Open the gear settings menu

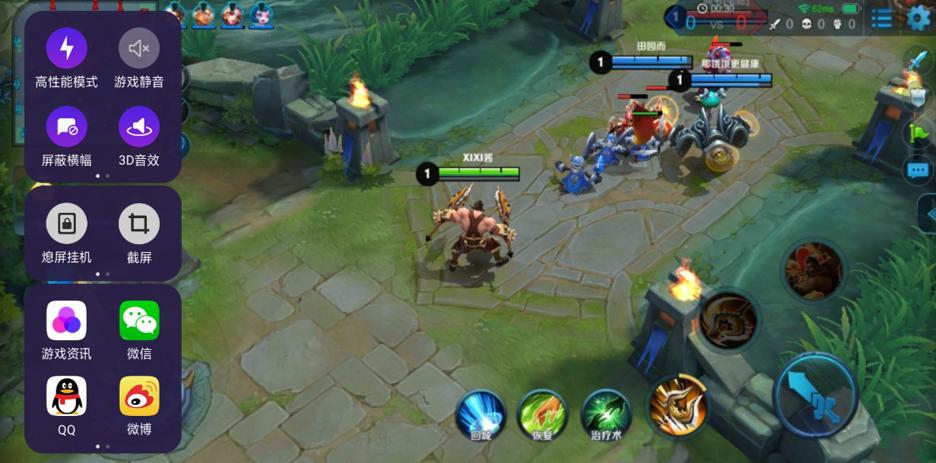point(918,17)
